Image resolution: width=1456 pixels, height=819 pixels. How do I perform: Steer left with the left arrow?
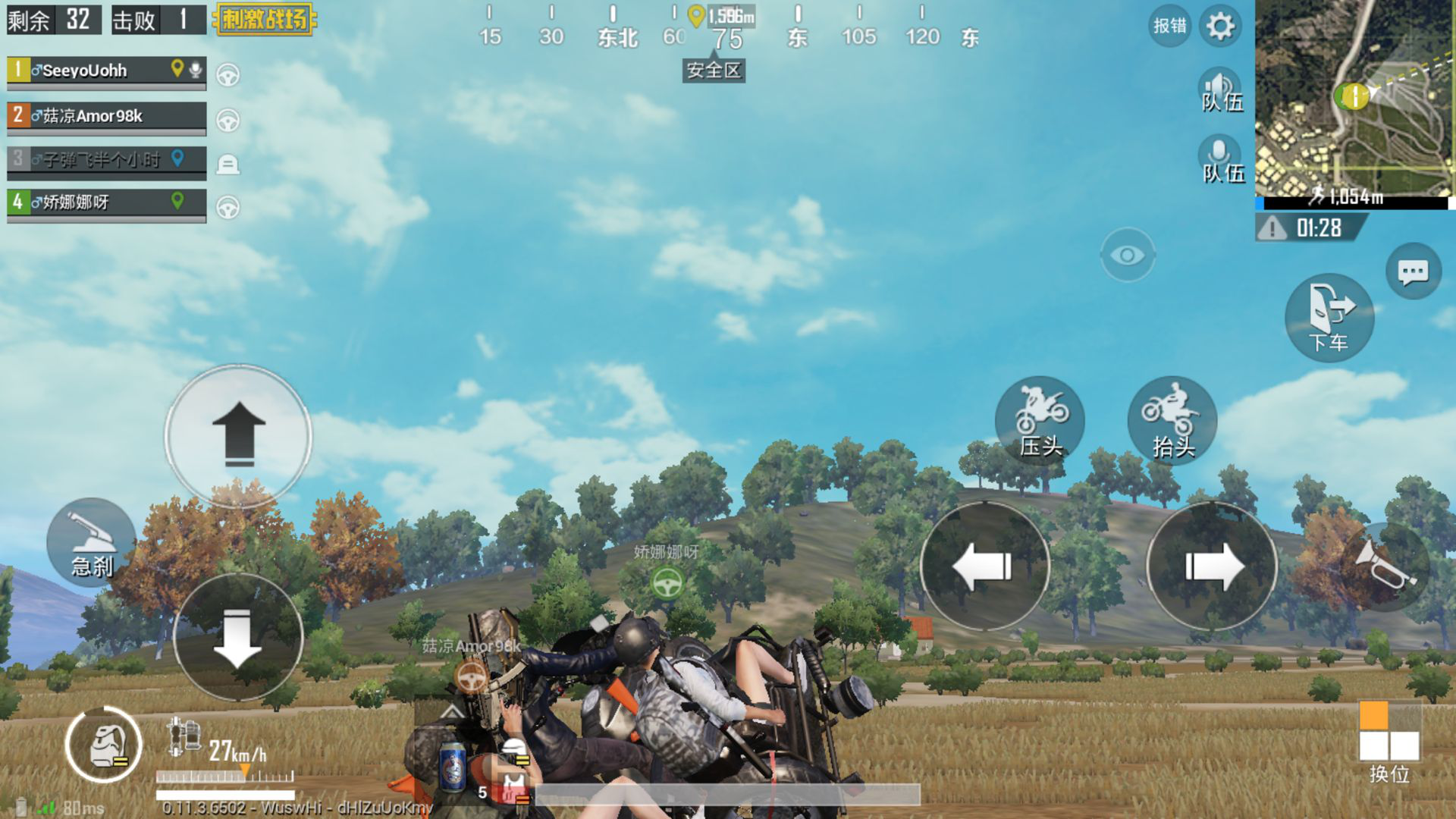[984, 566]
